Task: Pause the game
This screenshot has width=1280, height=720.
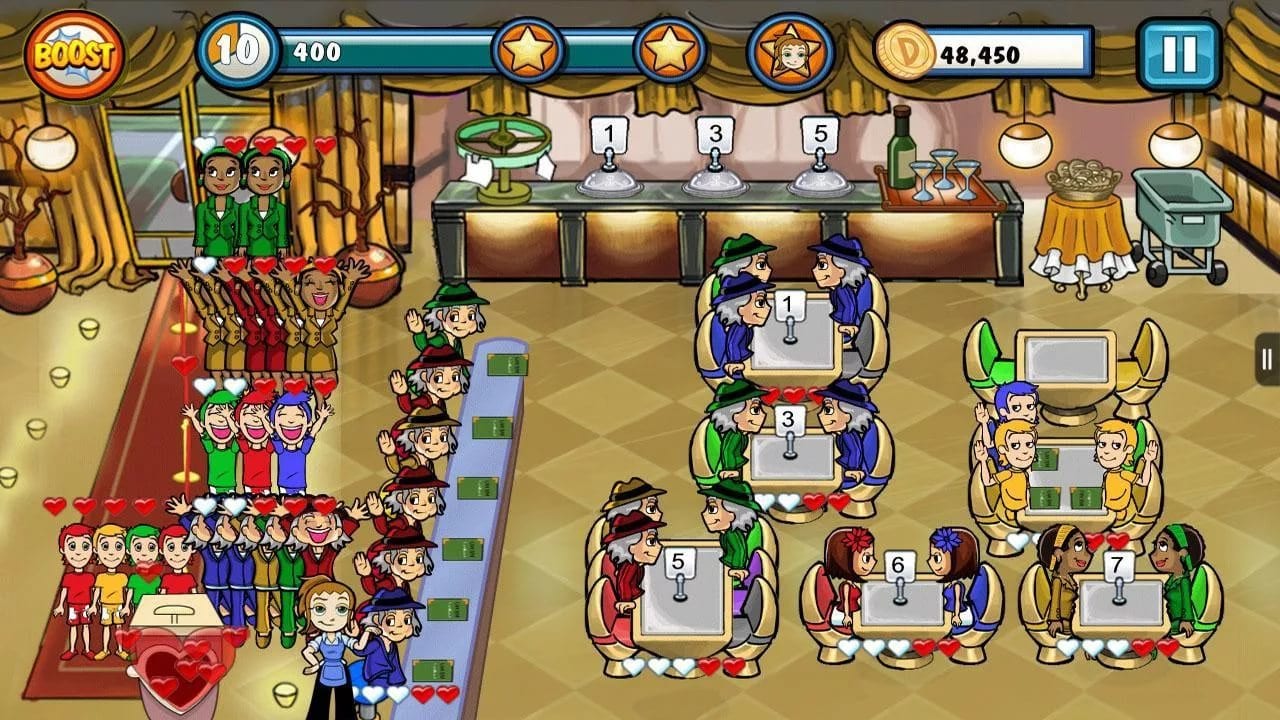Action: [x=1179, y=54]
